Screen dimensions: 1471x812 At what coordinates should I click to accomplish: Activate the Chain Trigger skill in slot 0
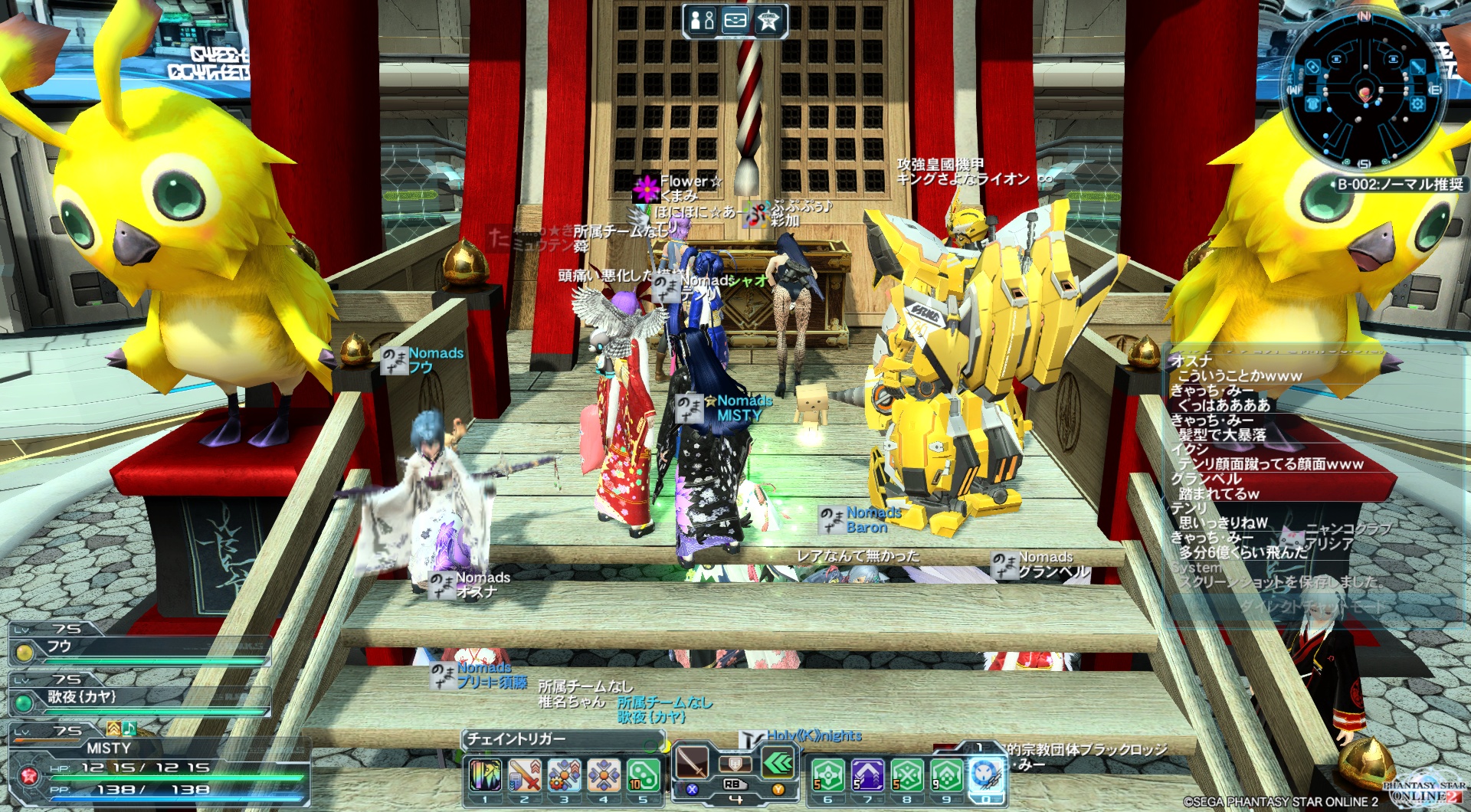tap(986, 775)
